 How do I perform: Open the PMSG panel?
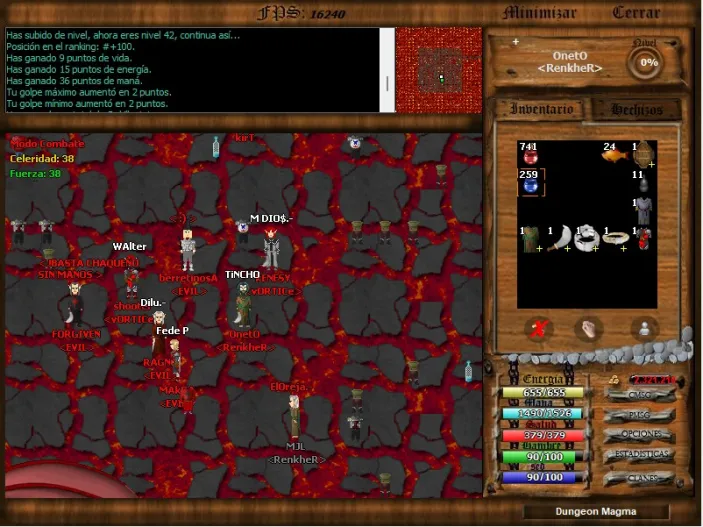(639, 414)
